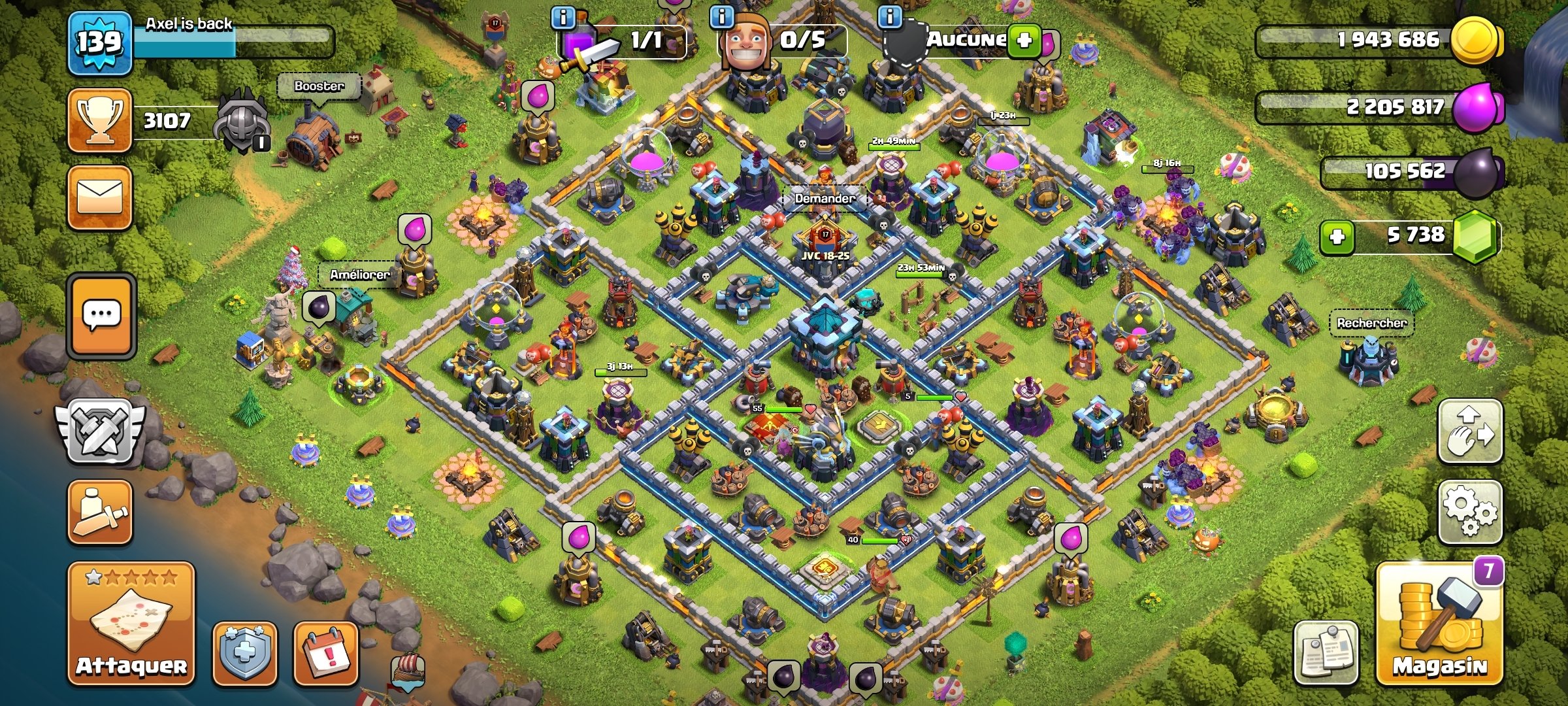Open the Magasin shop

pyautogui.click(x=1439, y=624)
